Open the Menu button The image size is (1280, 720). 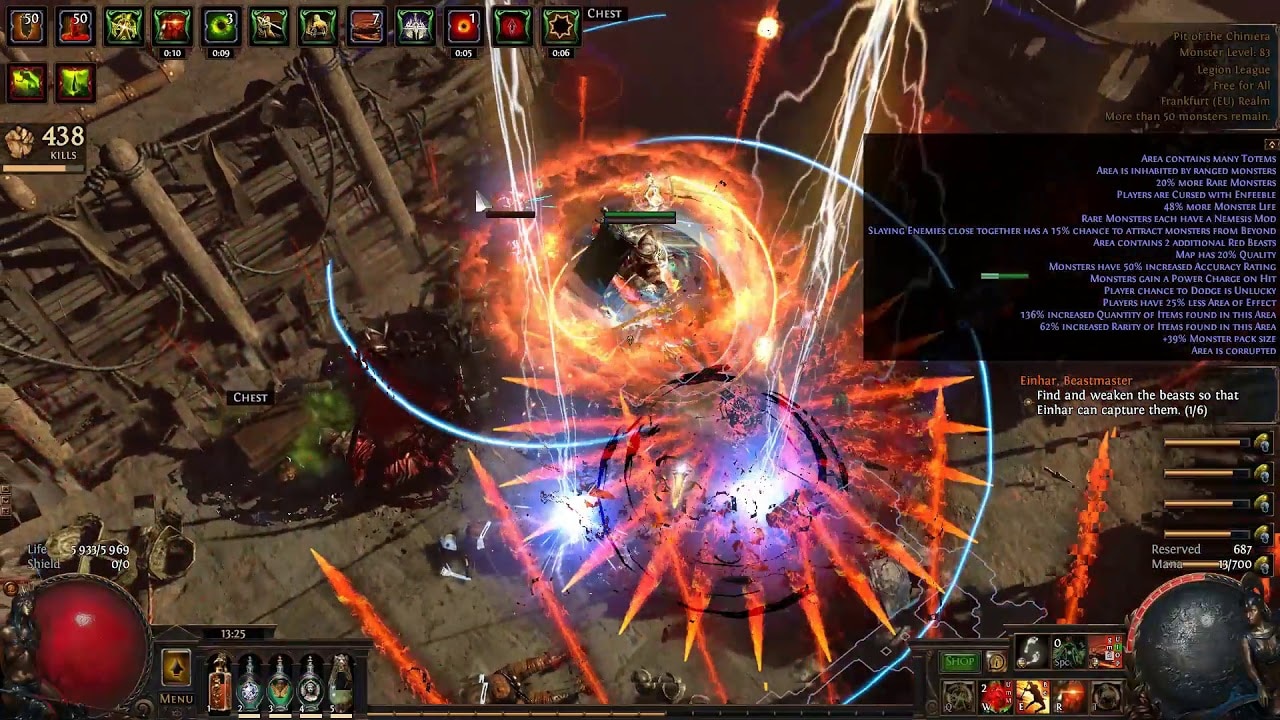coord(176,699)
